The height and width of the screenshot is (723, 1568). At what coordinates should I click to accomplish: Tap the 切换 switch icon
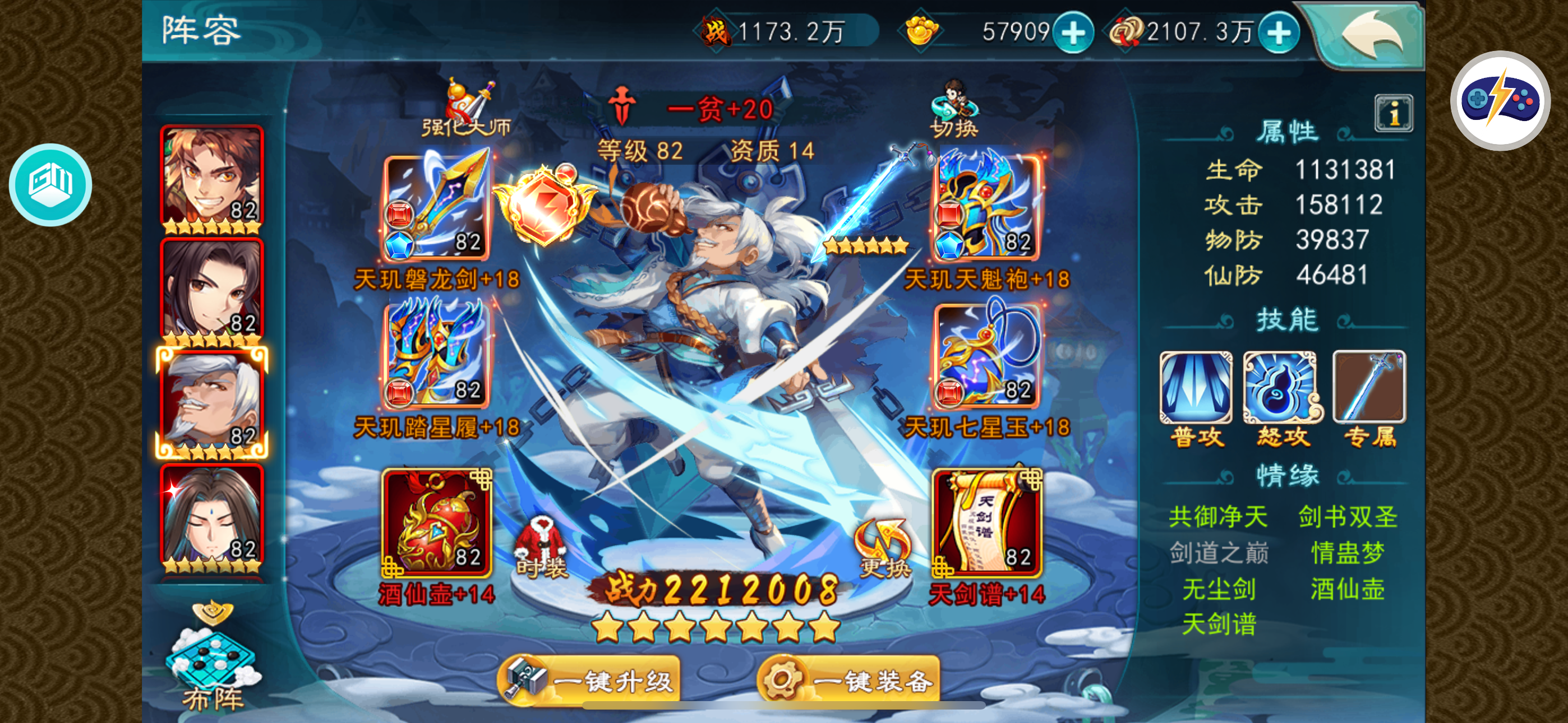954,108
